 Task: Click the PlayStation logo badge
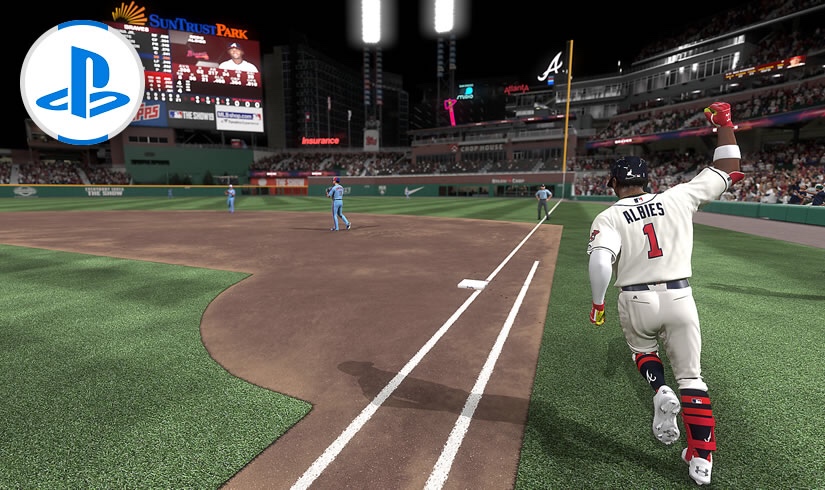(x=82, y=82)
